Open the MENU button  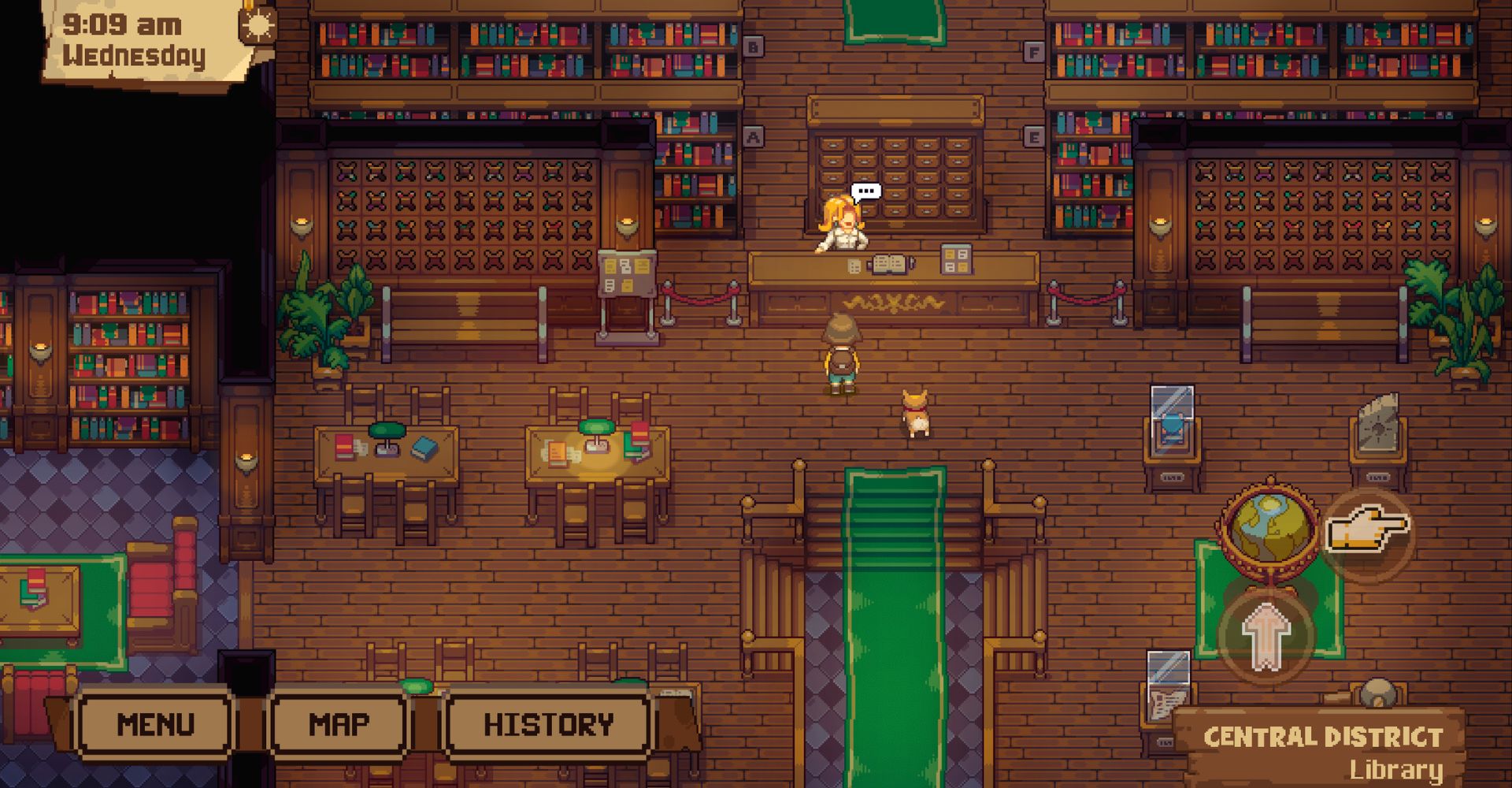155,724
